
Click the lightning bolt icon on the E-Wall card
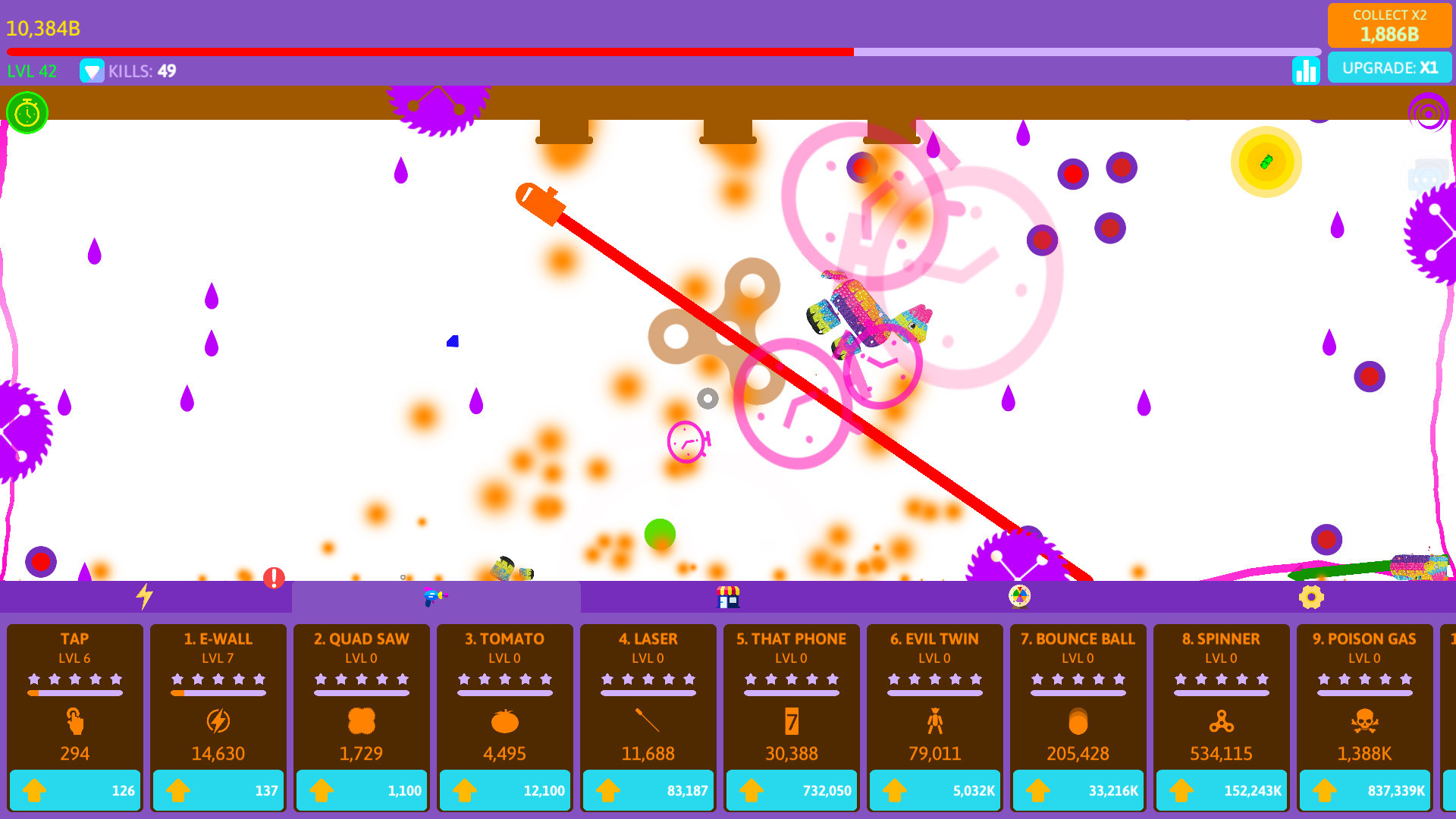(218, 722)
